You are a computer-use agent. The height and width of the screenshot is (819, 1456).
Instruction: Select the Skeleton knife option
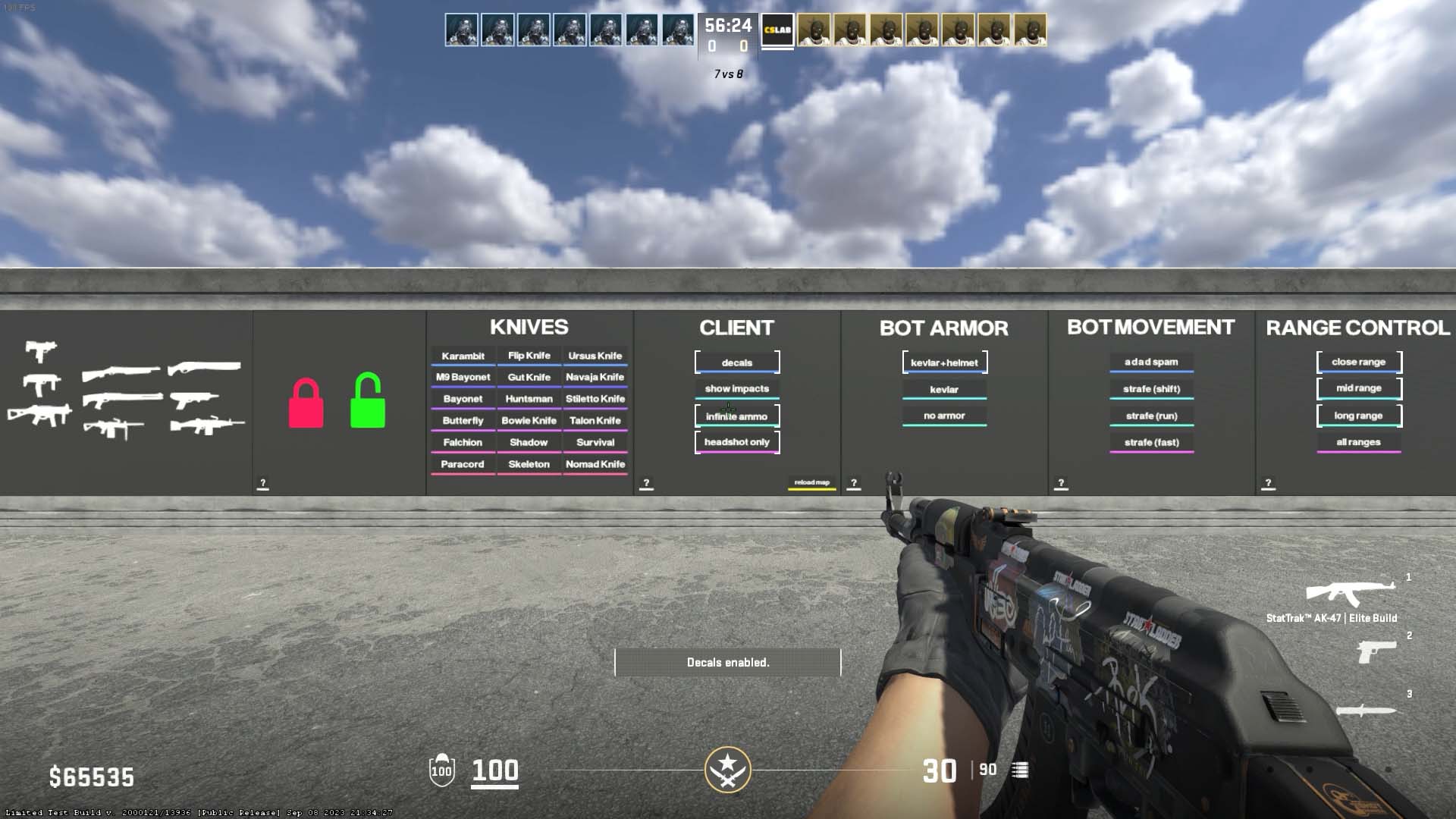click(x=529, y=464)
